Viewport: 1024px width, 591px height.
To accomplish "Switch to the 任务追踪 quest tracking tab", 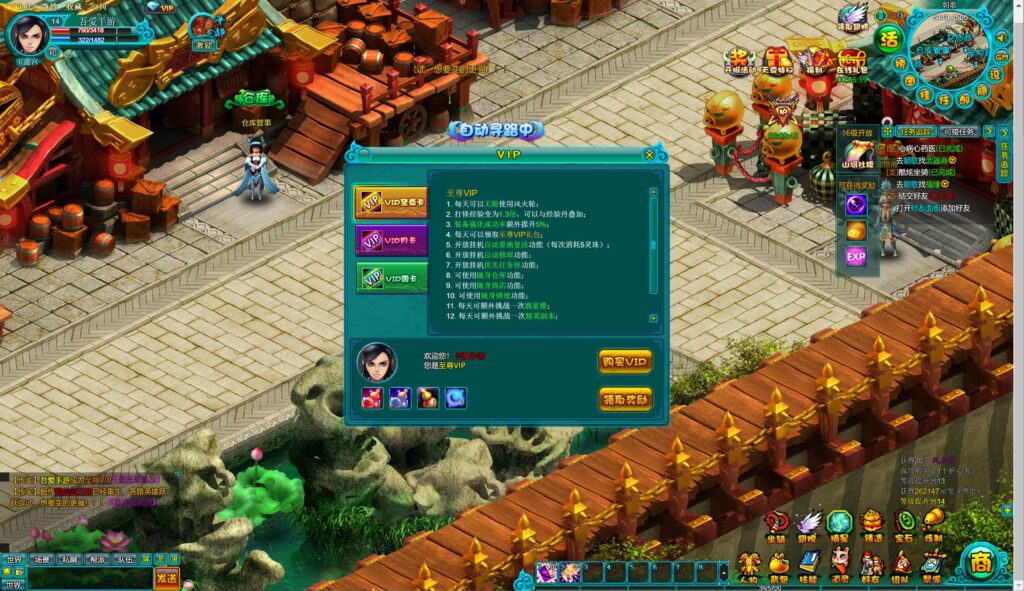I will [x=915, y=131].
